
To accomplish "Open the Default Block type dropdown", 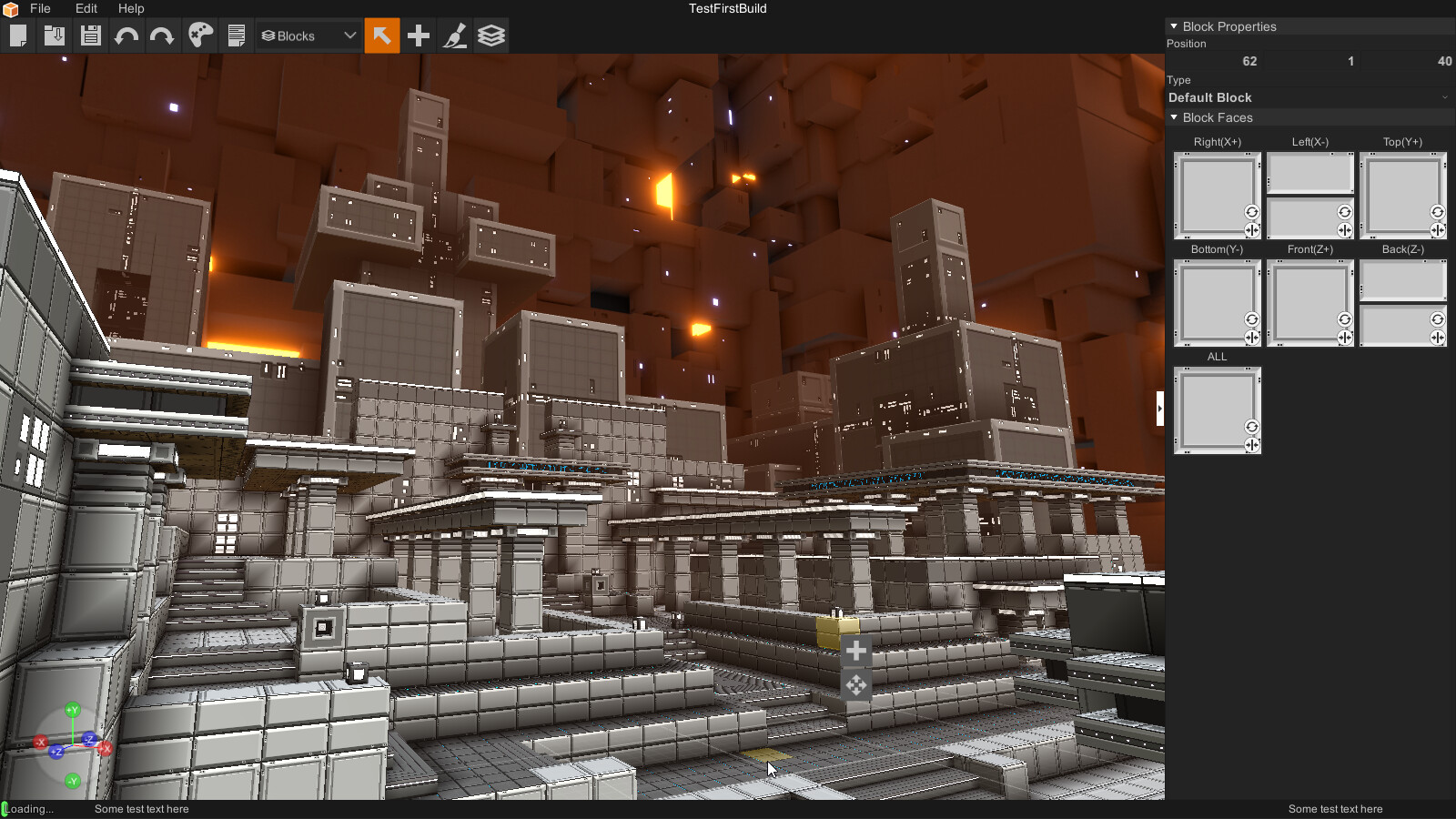I will click(x=1309, y=97).
